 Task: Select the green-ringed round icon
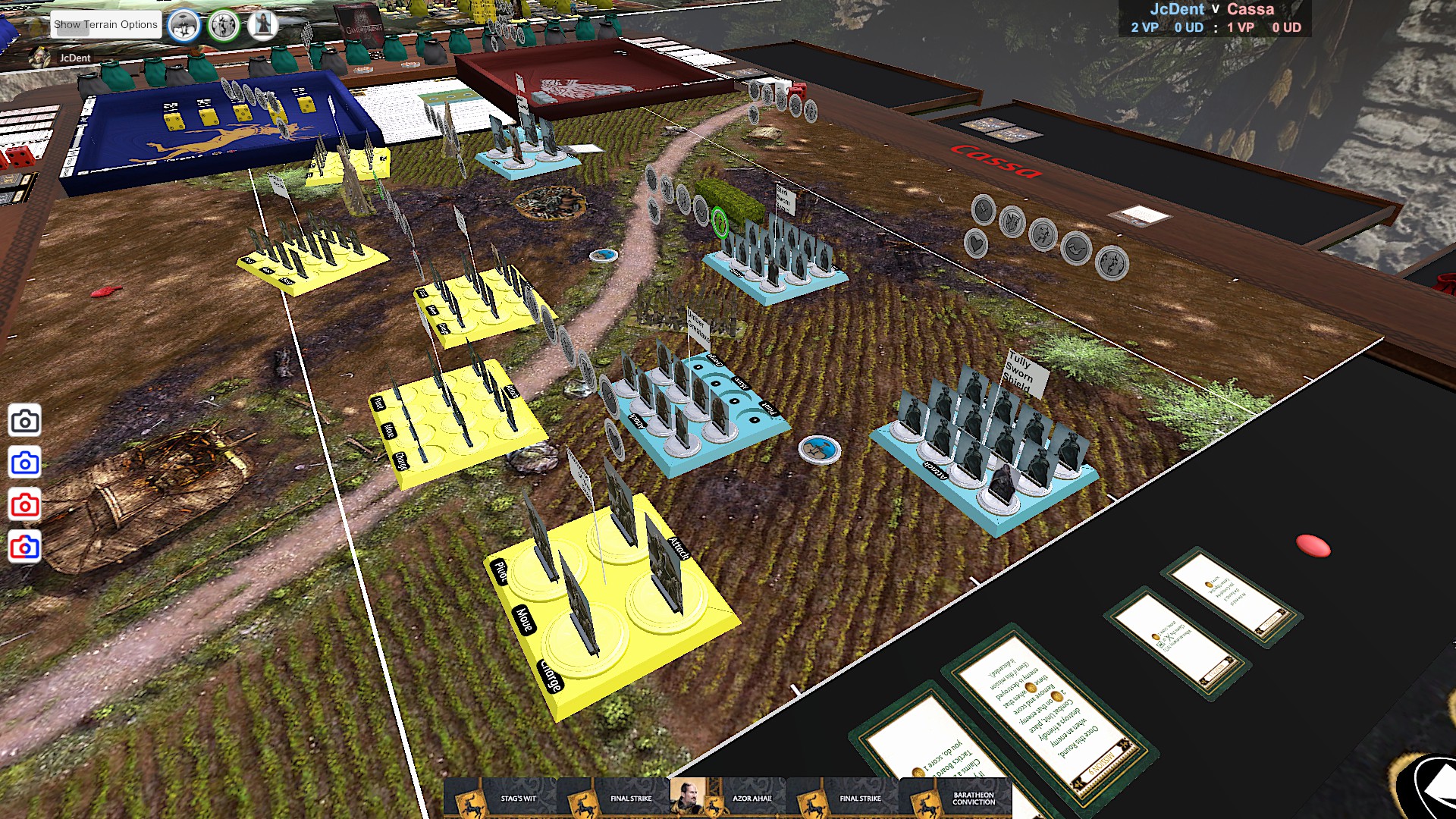(x=224, y=26)
